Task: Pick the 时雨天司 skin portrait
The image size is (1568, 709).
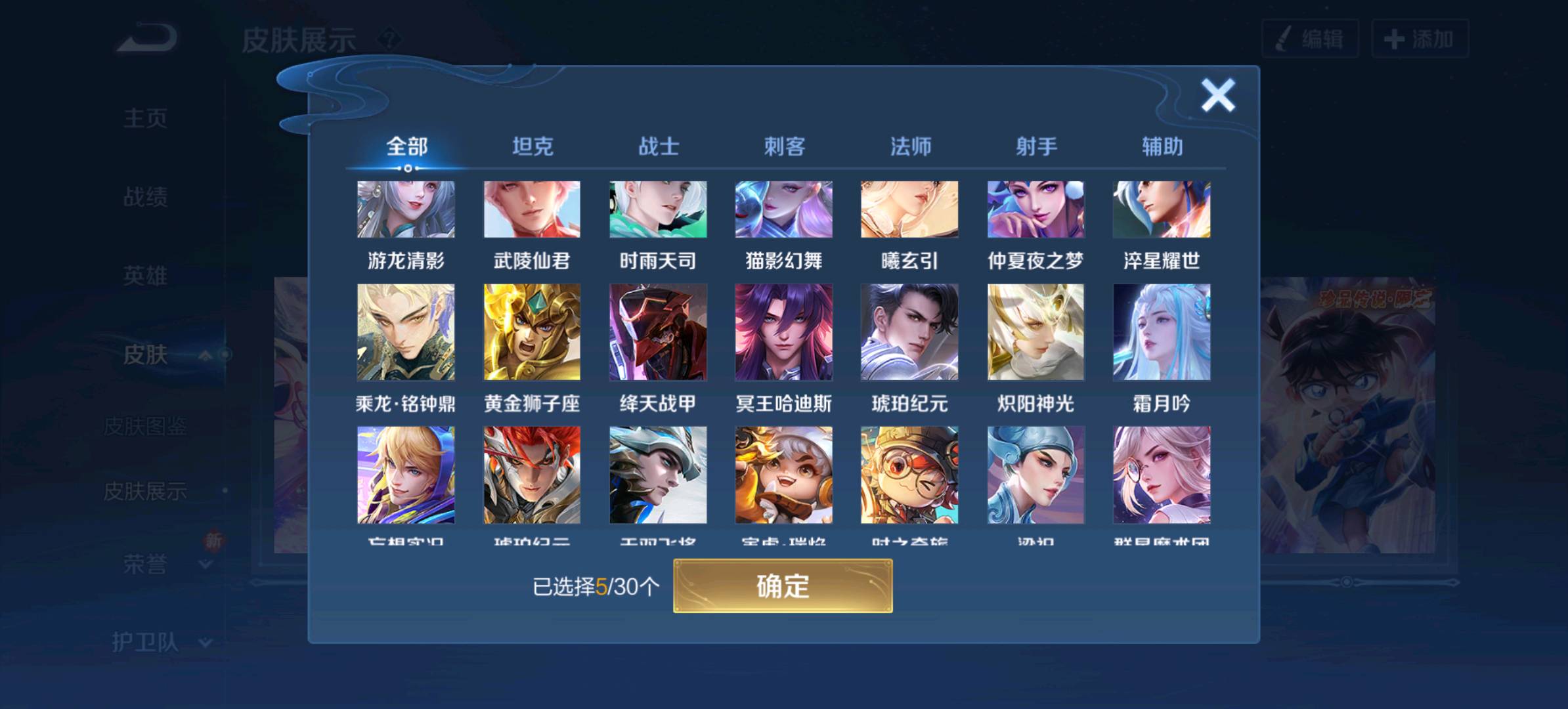Action: tap(658, 209)
